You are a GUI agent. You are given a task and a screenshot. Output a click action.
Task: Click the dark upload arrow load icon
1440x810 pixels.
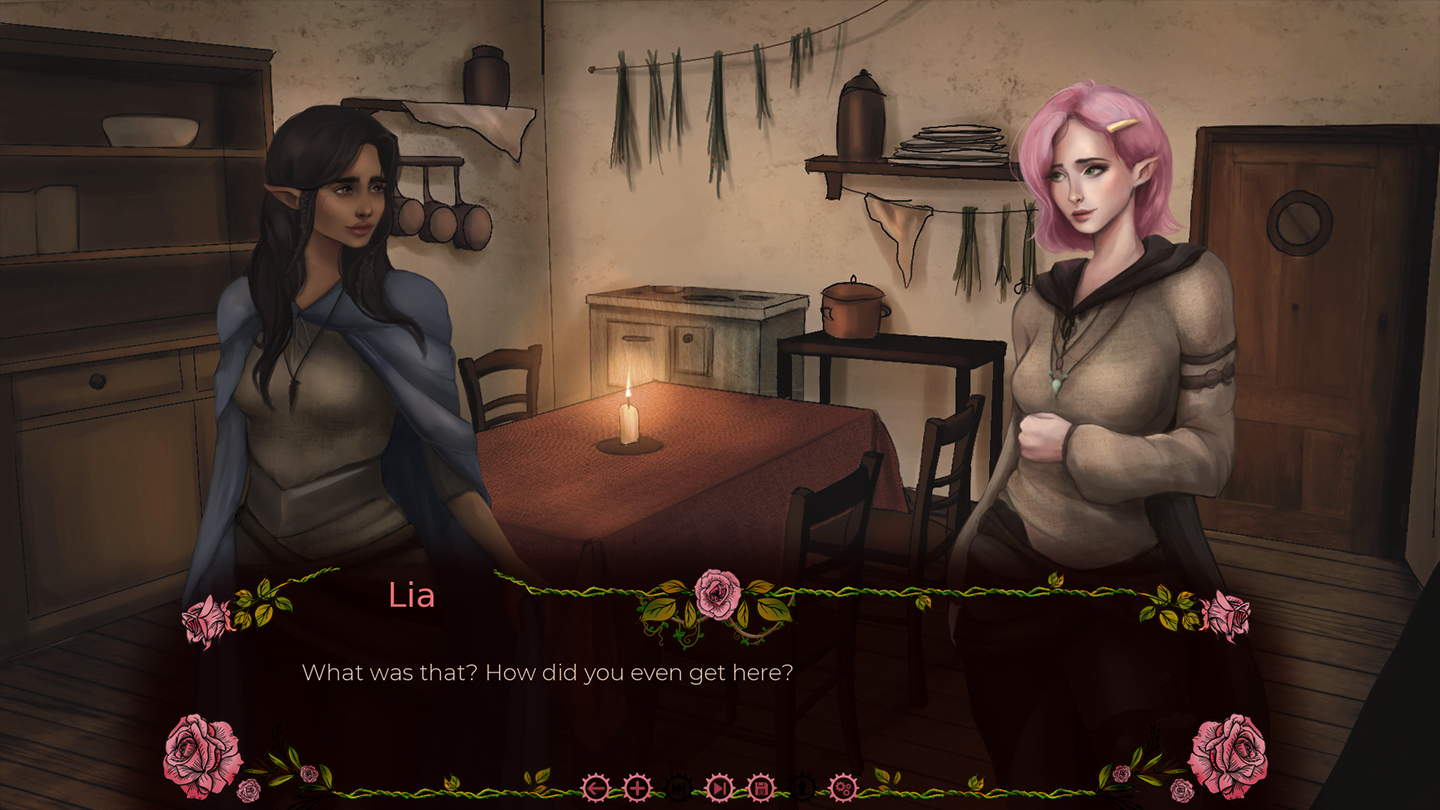(x=802, y=788)
